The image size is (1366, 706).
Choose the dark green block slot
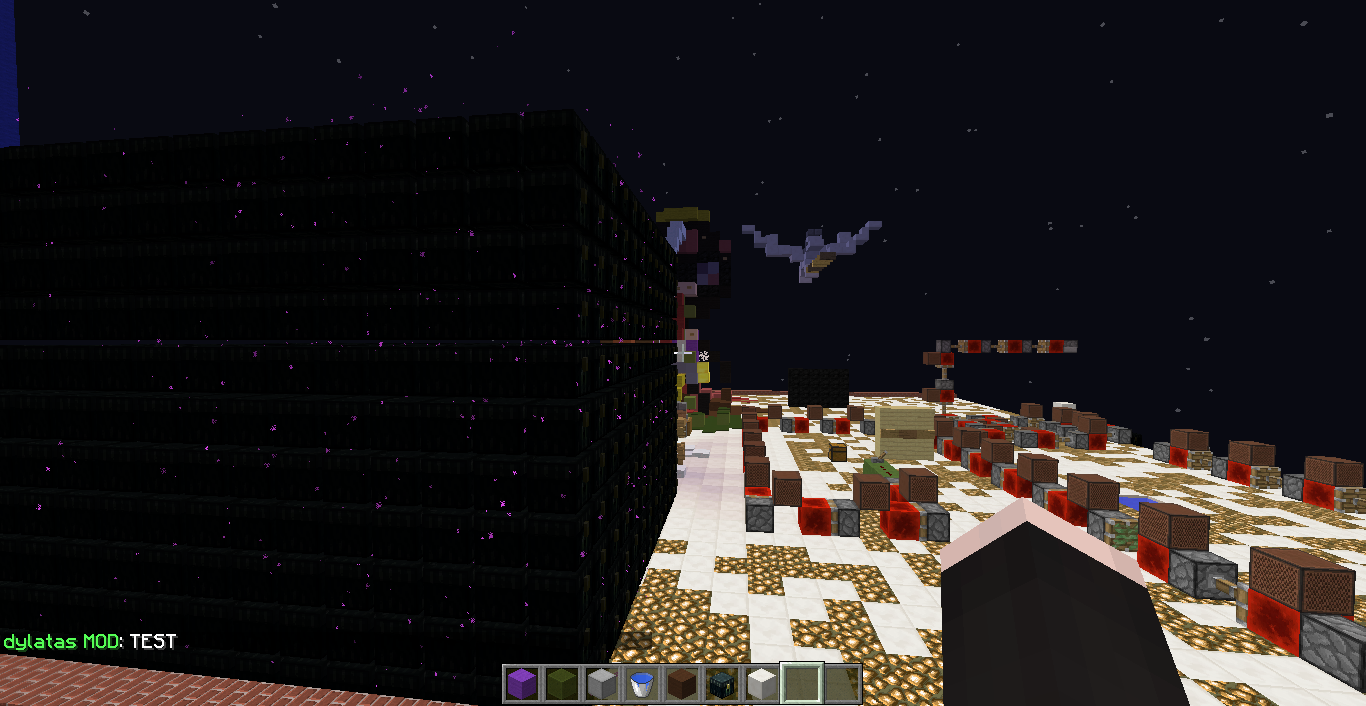tap(560, 684)
